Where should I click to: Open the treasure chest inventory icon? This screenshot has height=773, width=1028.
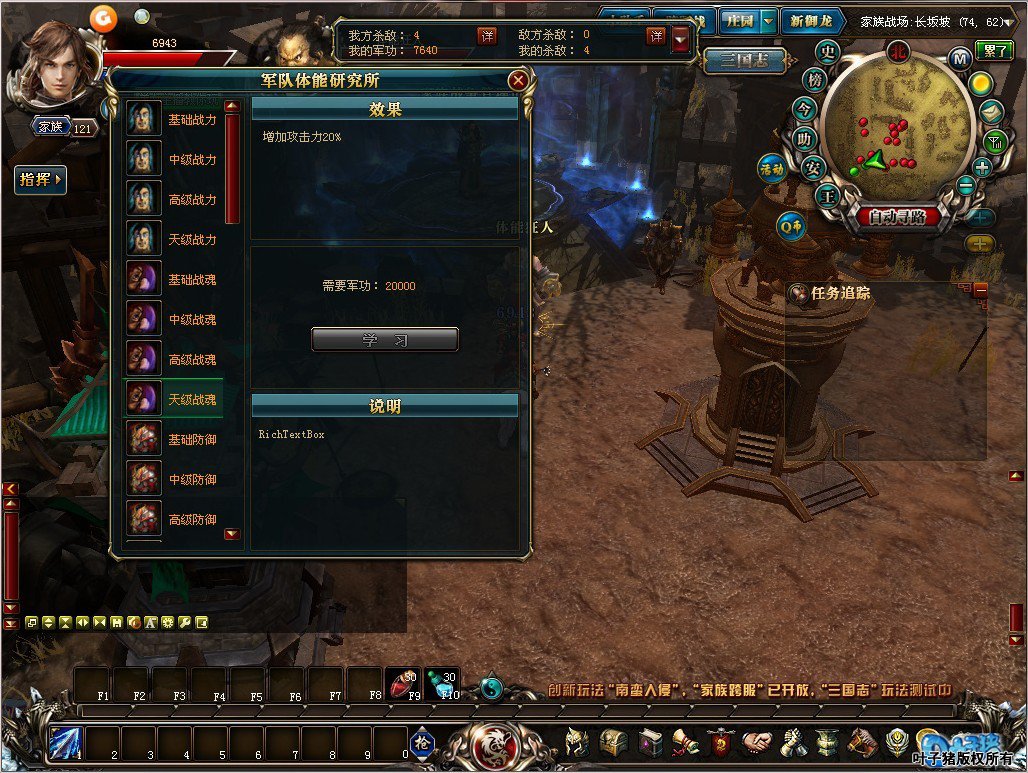click(x=612, y=743)
